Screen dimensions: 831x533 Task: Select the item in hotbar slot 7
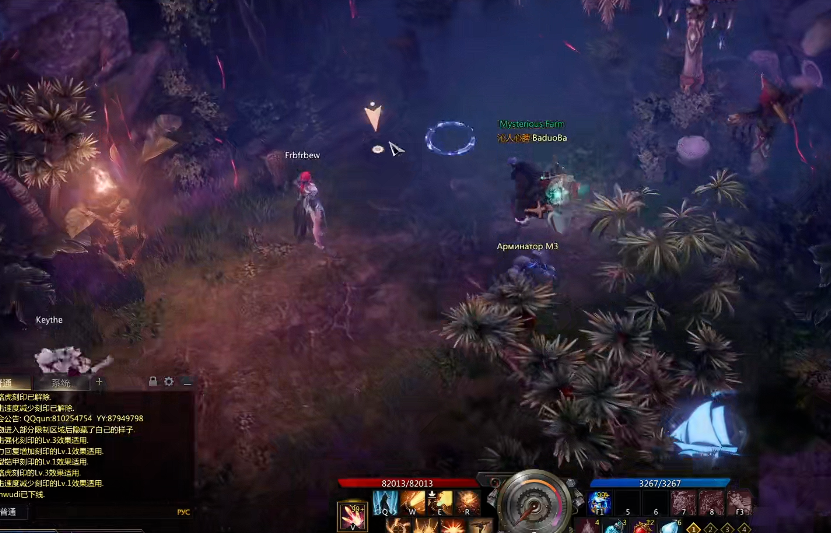click(684, 502)
